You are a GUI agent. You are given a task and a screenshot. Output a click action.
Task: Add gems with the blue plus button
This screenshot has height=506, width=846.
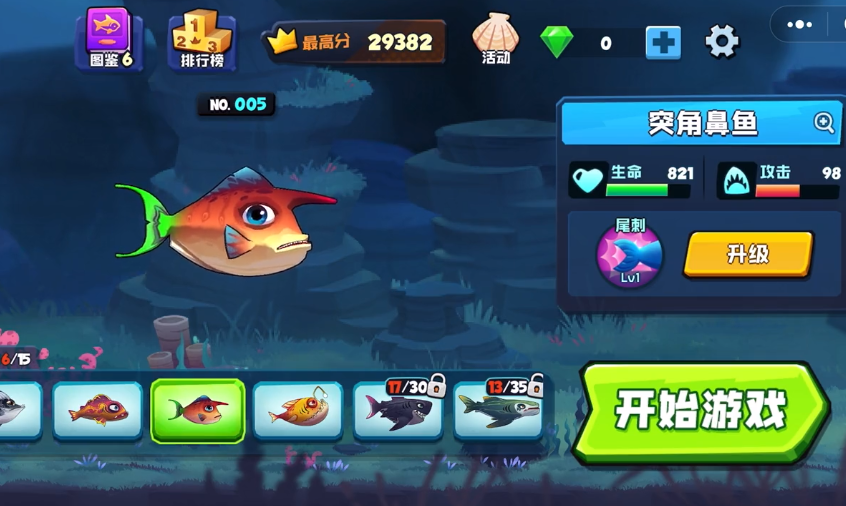coord(662,42)
